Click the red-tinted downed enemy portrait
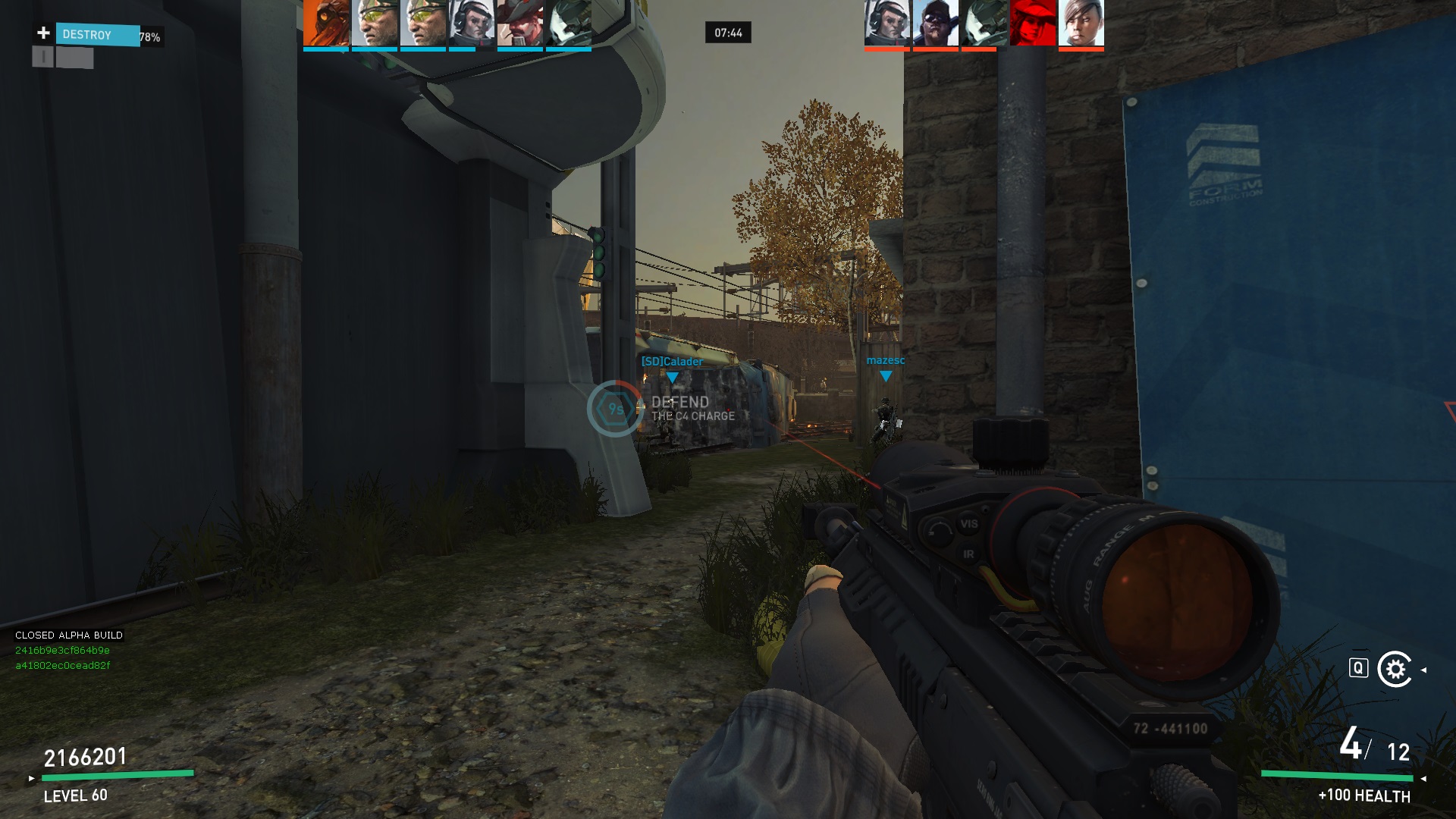This screenshot has width=1456, height=819. (1033, 23)
